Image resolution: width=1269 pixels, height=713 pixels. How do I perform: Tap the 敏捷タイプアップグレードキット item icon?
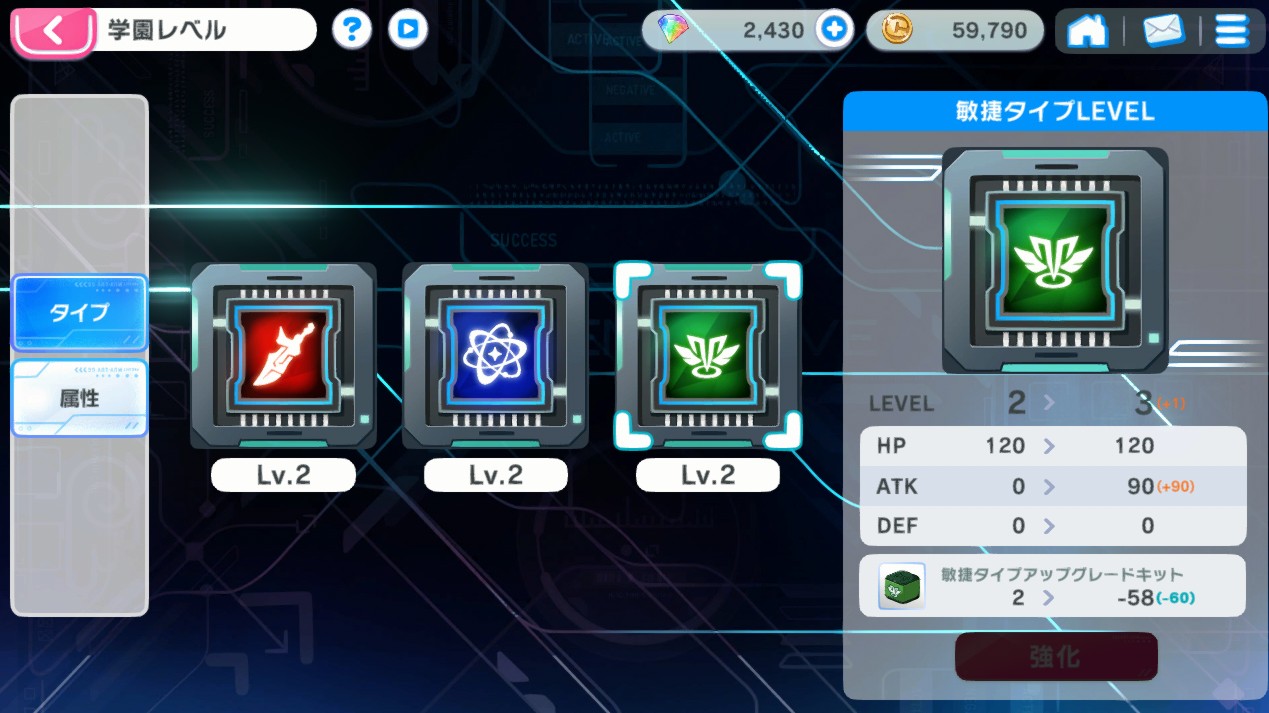click(902, 586)
